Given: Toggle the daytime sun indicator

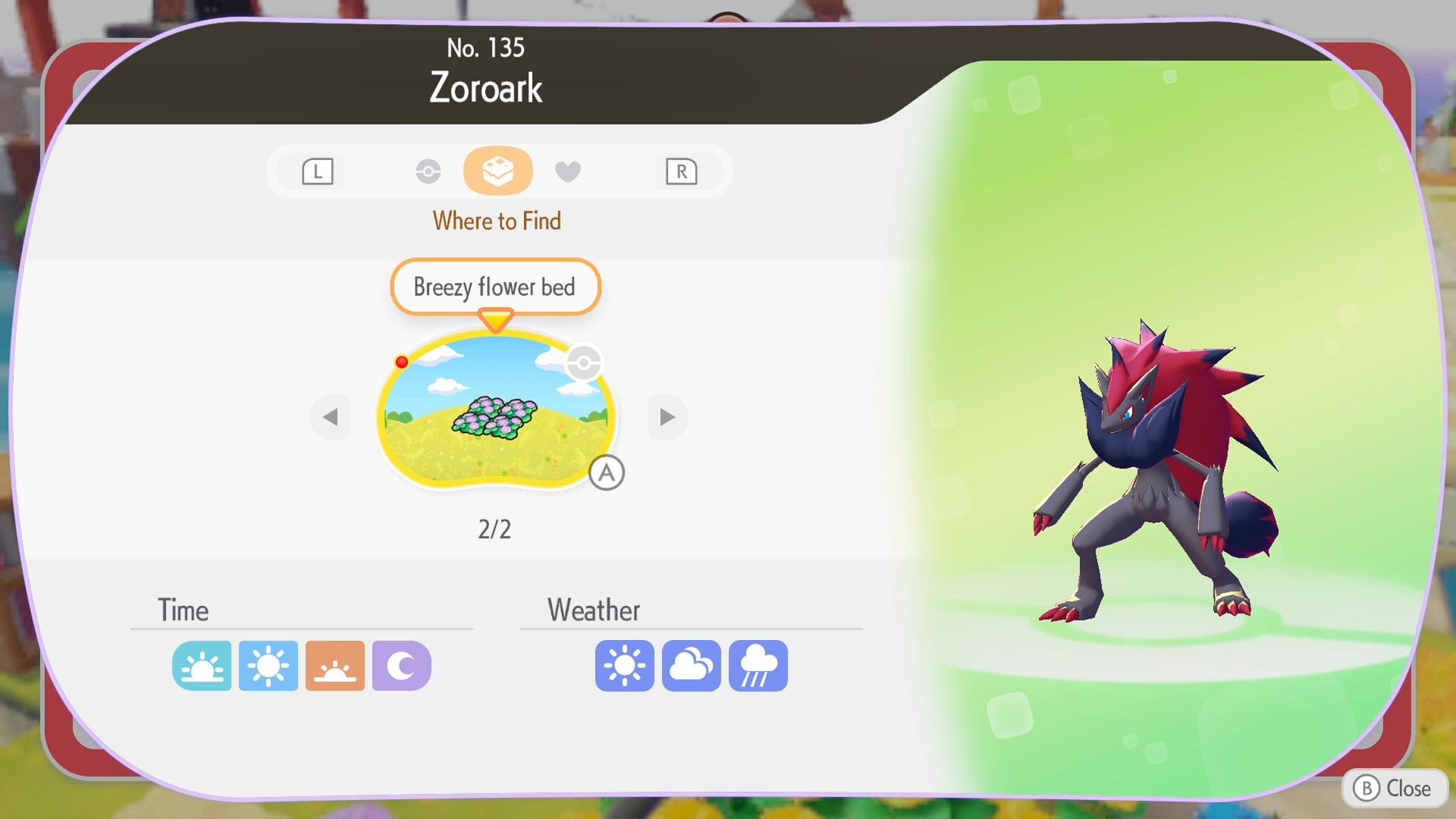Looking at the screenshot, I should [268, 666].
